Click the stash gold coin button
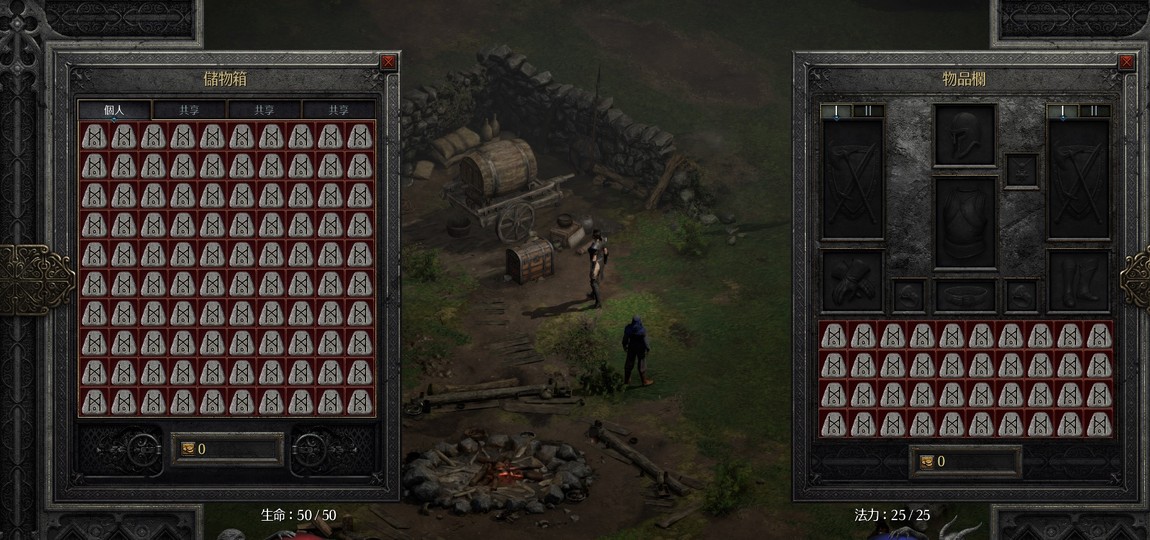The image size is (1150, 540). coord(187,449)
